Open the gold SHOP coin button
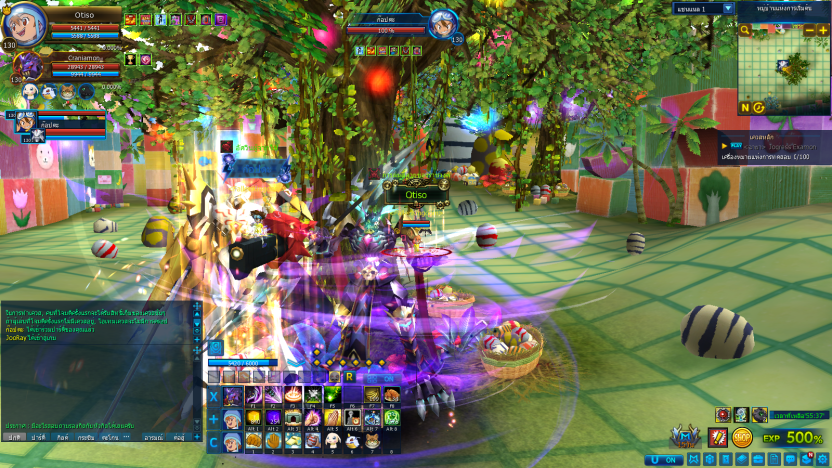Image resolution: width=832 pixels, height=468 pixels. 742,437
